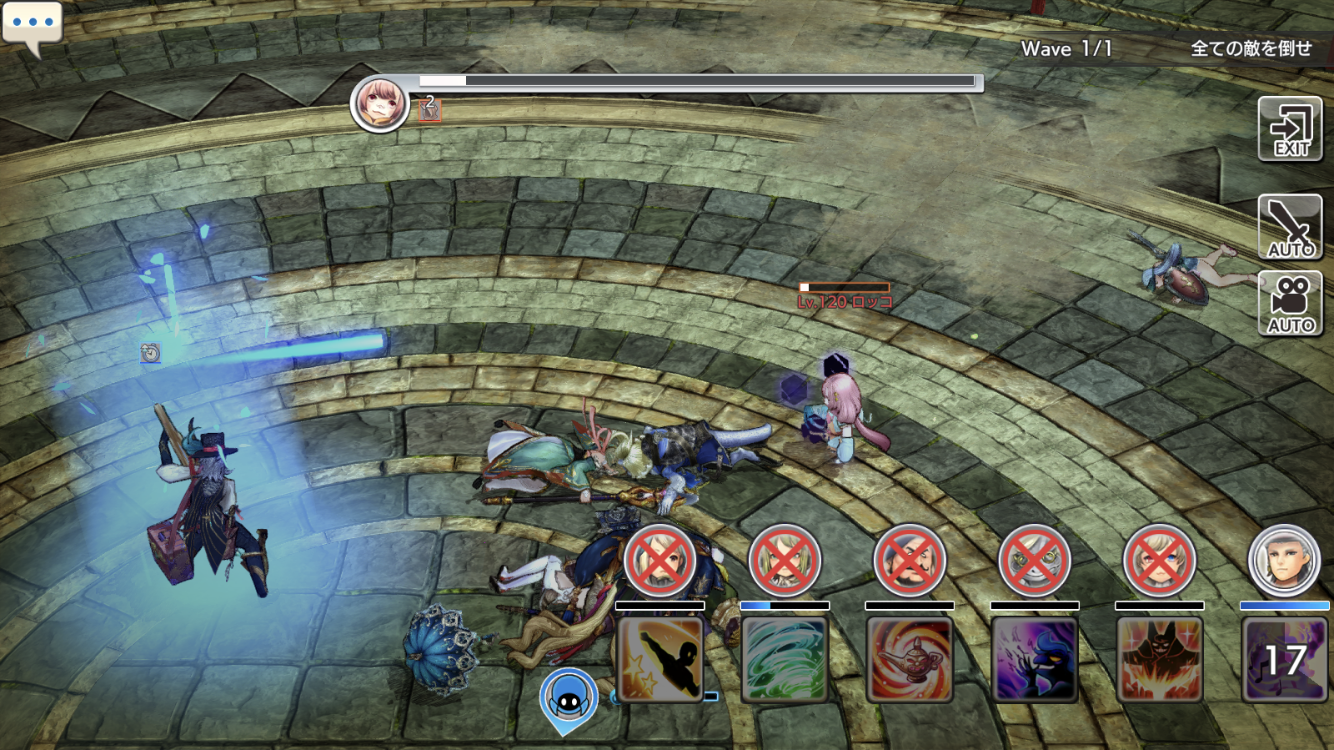1334x750 pixels.
Task: Activate the fiery demon skill
Action: tap(1160, 659)
